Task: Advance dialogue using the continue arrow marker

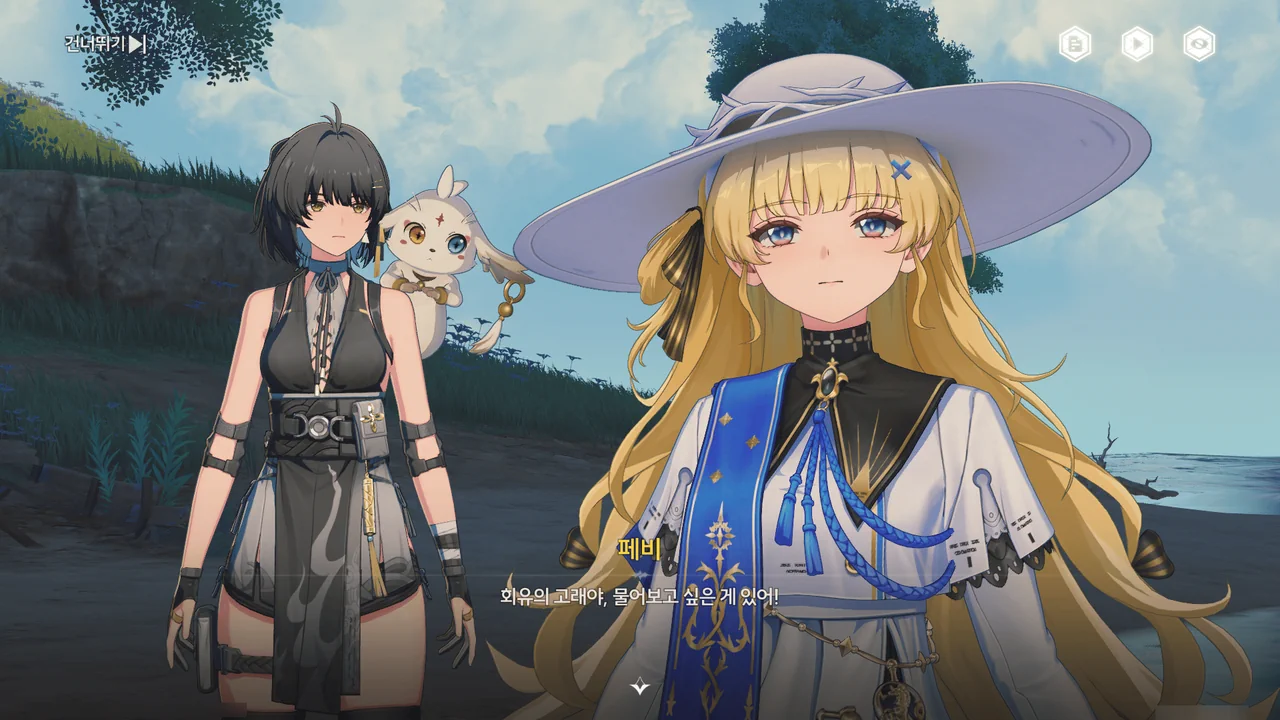Action: coord(640,686)
